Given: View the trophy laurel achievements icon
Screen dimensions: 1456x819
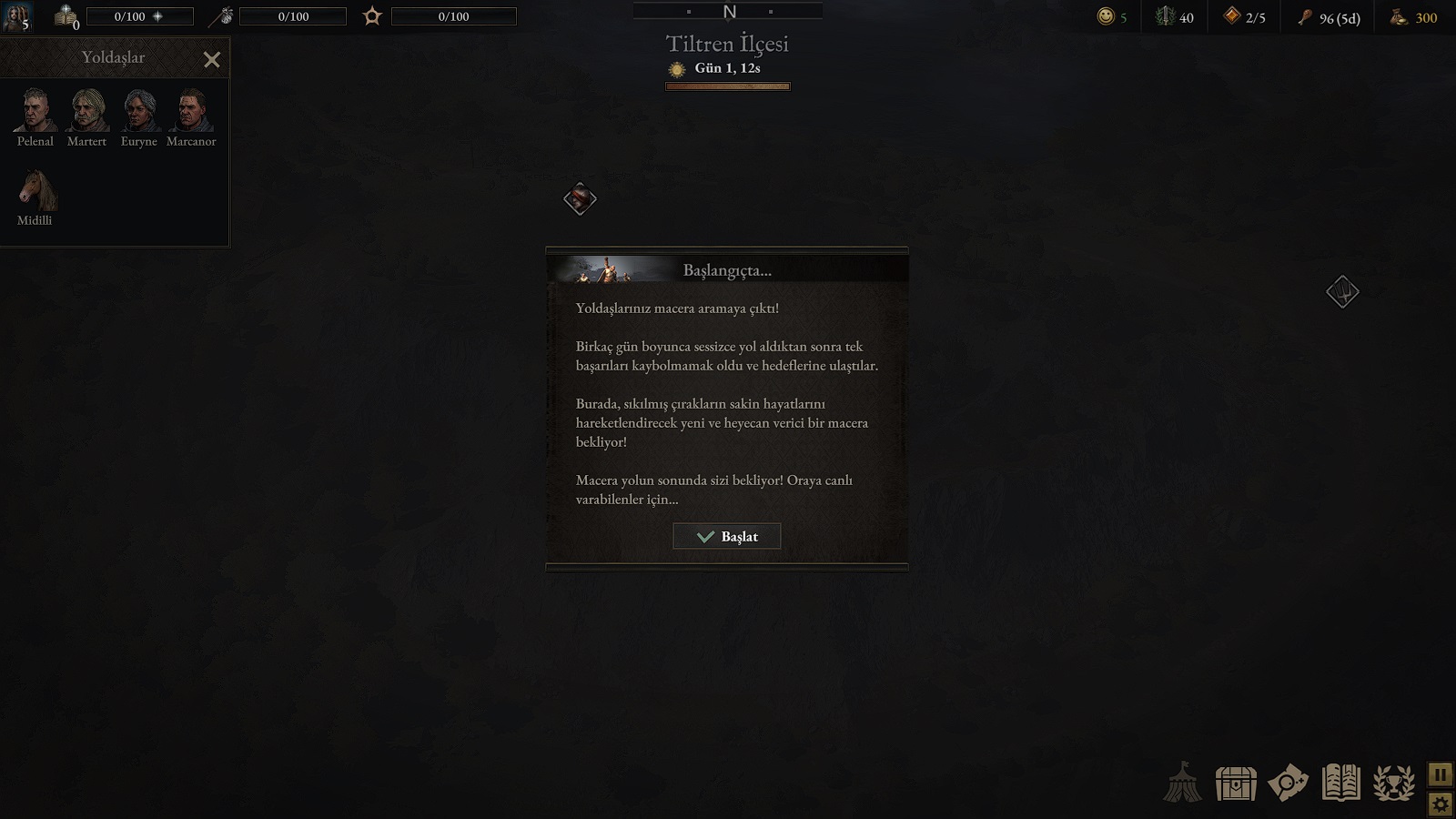Looking at the screenshot, I should 1393,783.
